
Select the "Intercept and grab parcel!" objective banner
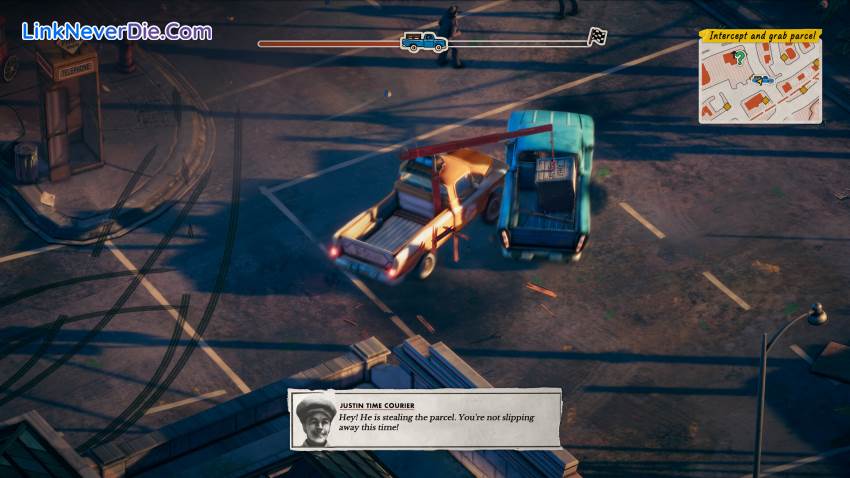coord(761,36)
